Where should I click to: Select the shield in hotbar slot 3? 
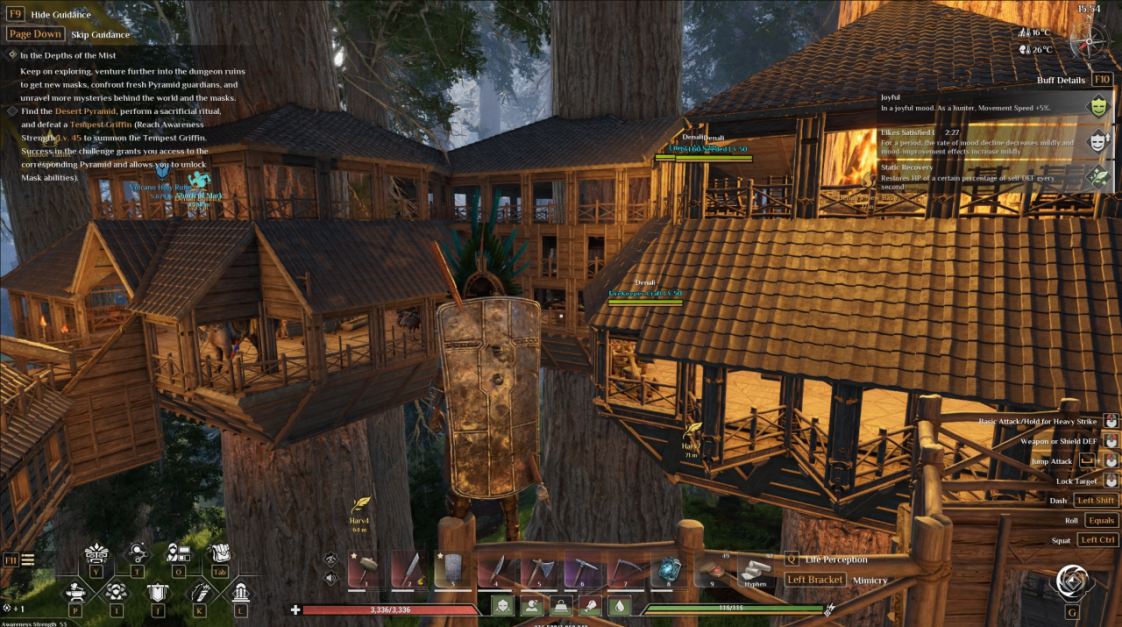tap(452, 570)
